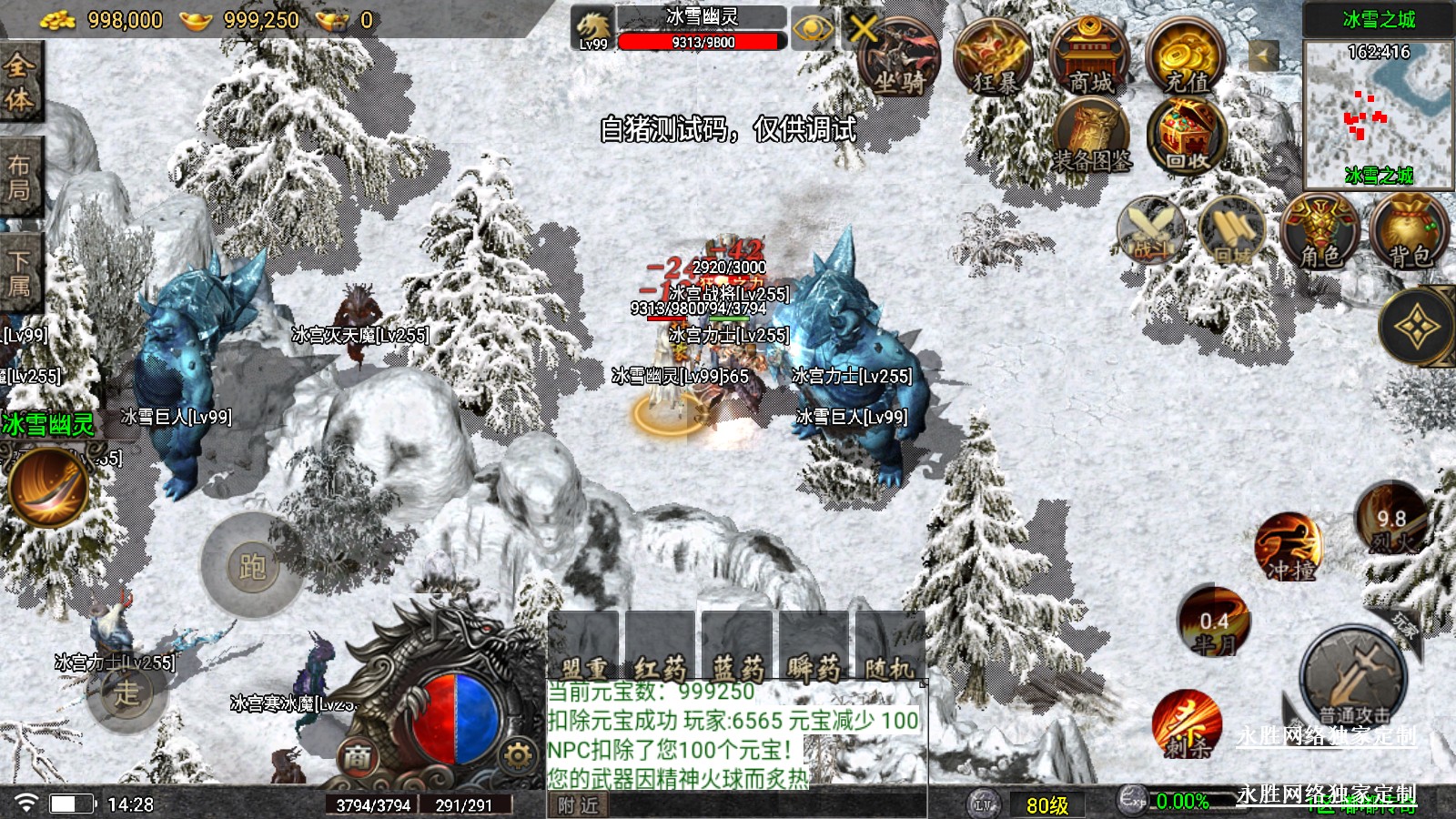
Task: Use the 刺杀 thrust skill
Action: click(1186, 725)
